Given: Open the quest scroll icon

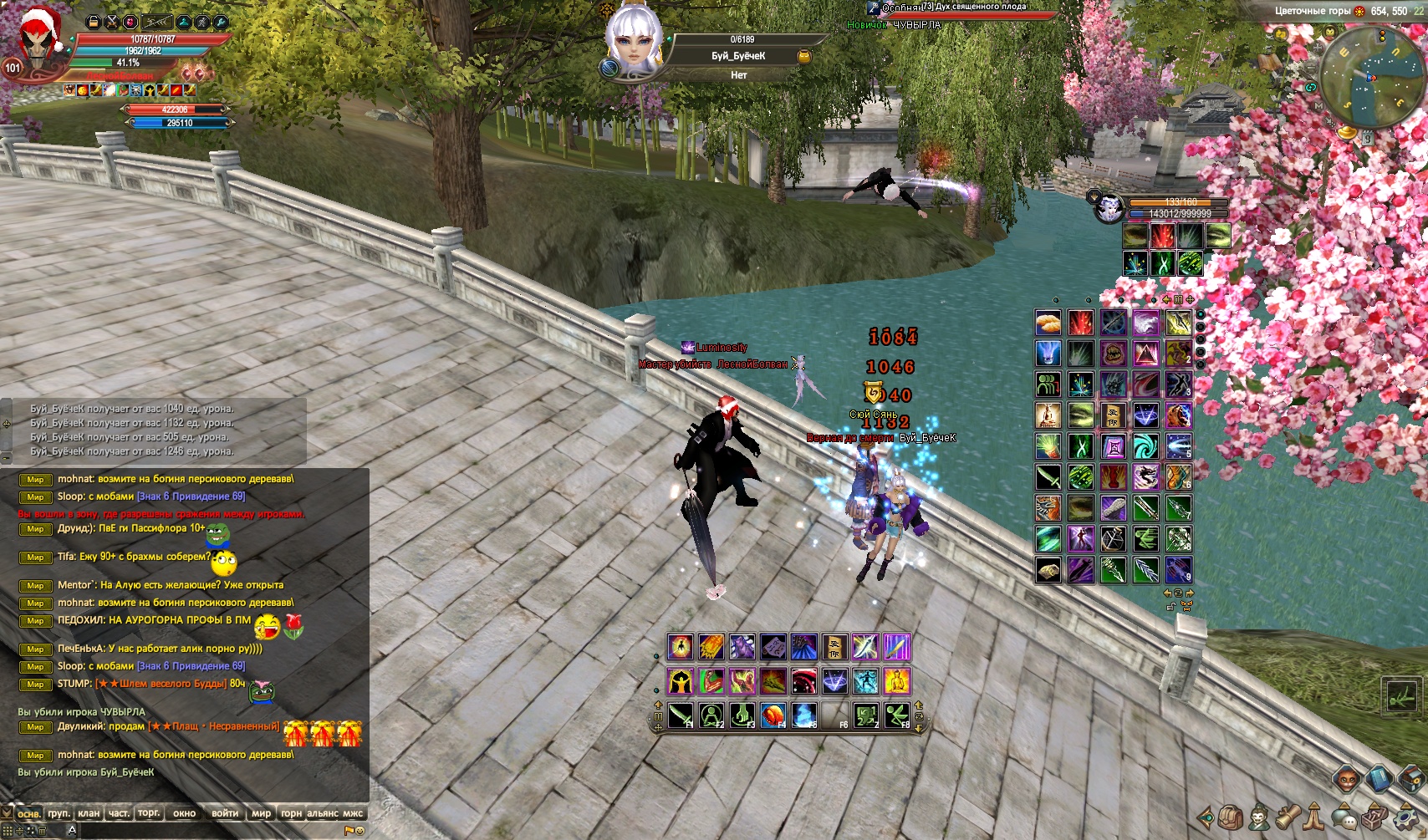Looking at the screenshot, I should point(1287,817).
